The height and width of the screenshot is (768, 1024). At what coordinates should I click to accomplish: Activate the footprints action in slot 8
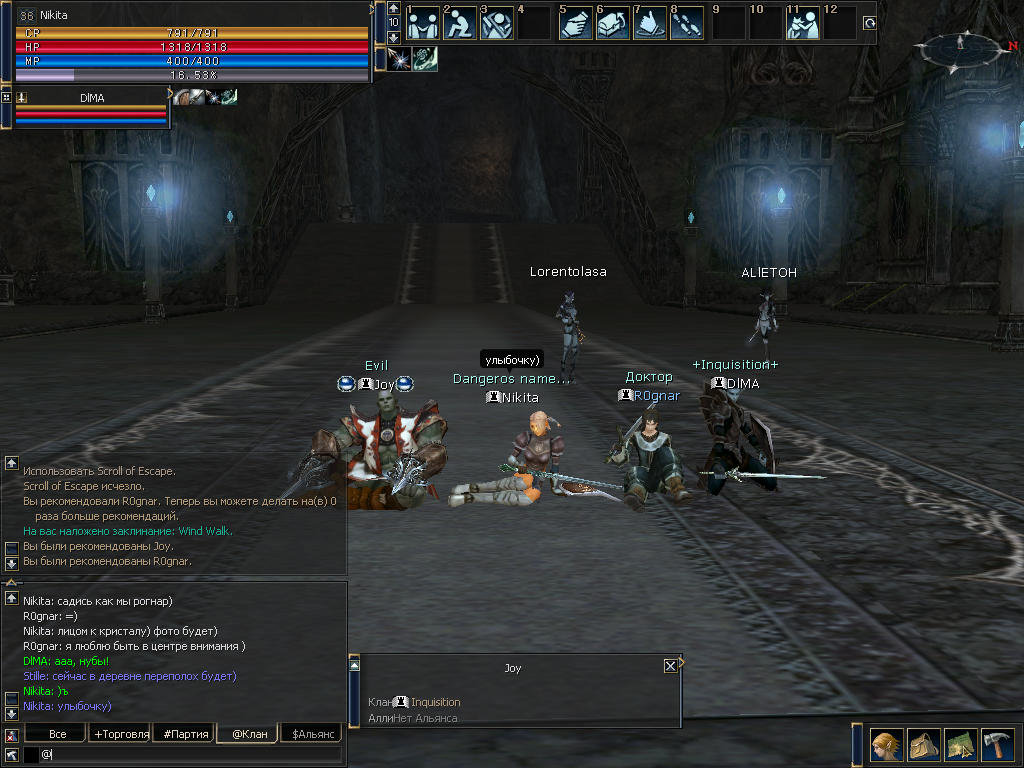tap(688, 24)
